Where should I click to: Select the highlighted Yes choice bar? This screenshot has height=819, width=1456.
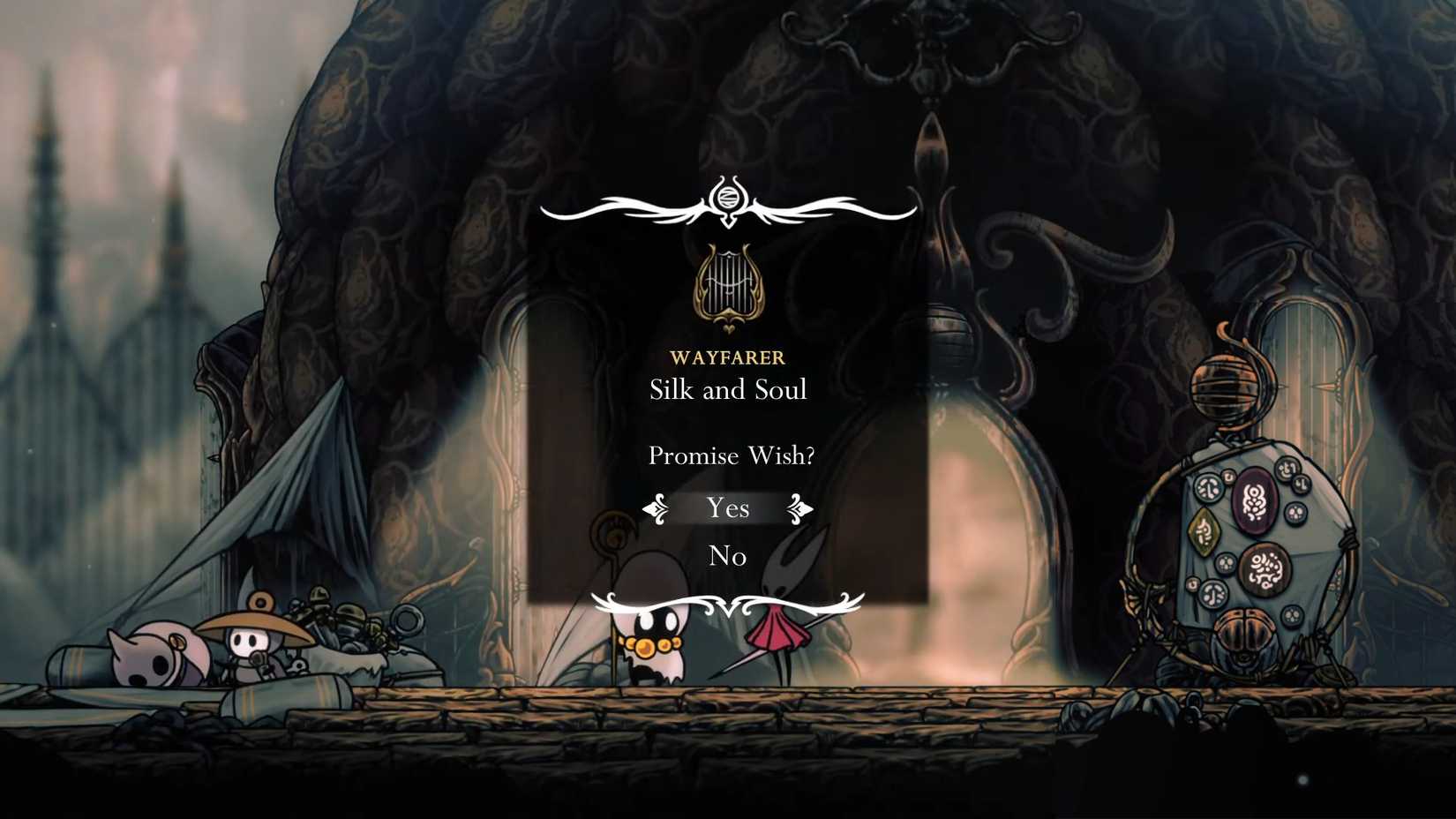[x=726, y=508]
